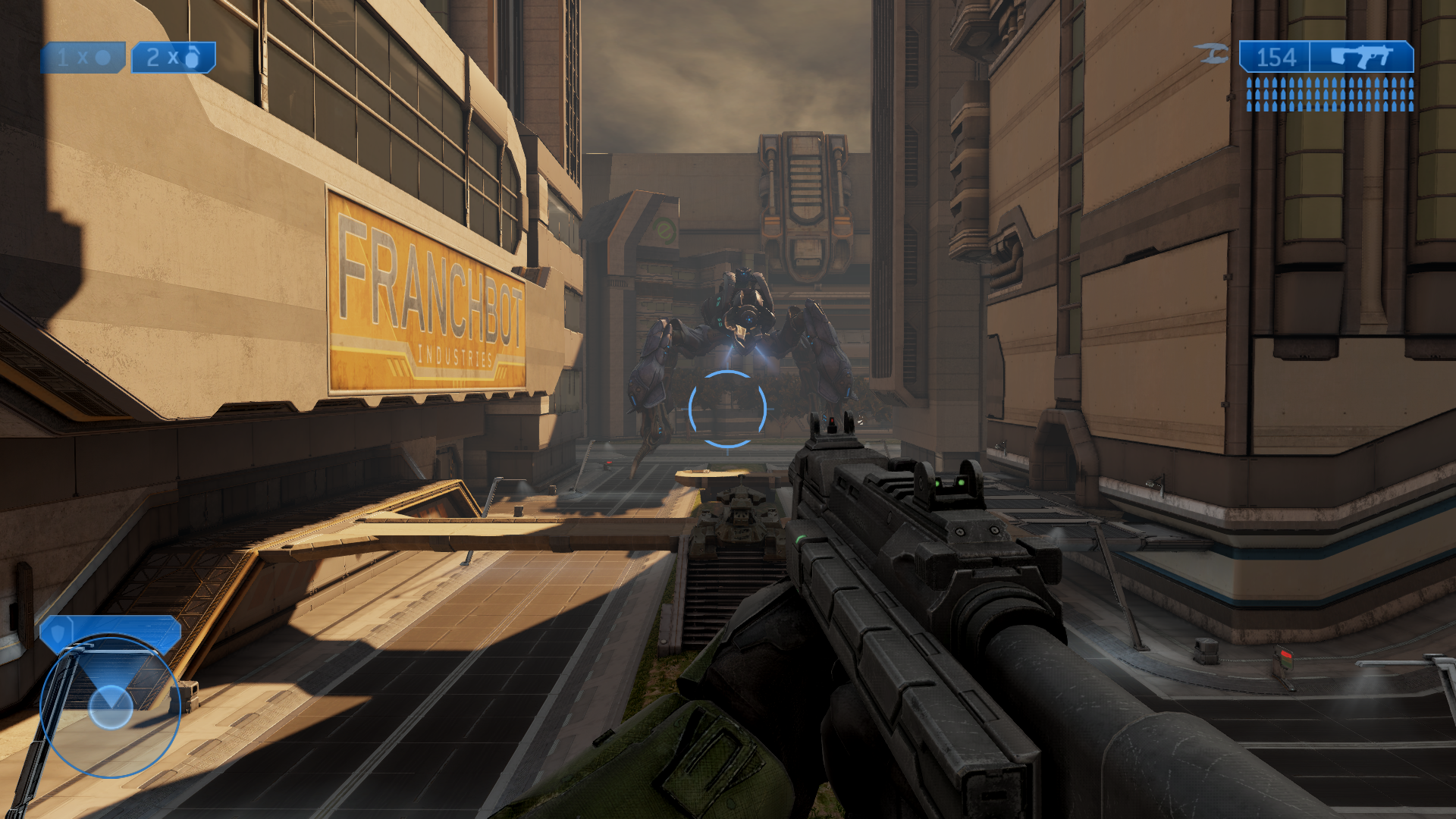The height and width of the screenshot is (819, 1456).
Task: Open the circular motion tracker radar
Action: pyautogui.click(x=111, y=706)
